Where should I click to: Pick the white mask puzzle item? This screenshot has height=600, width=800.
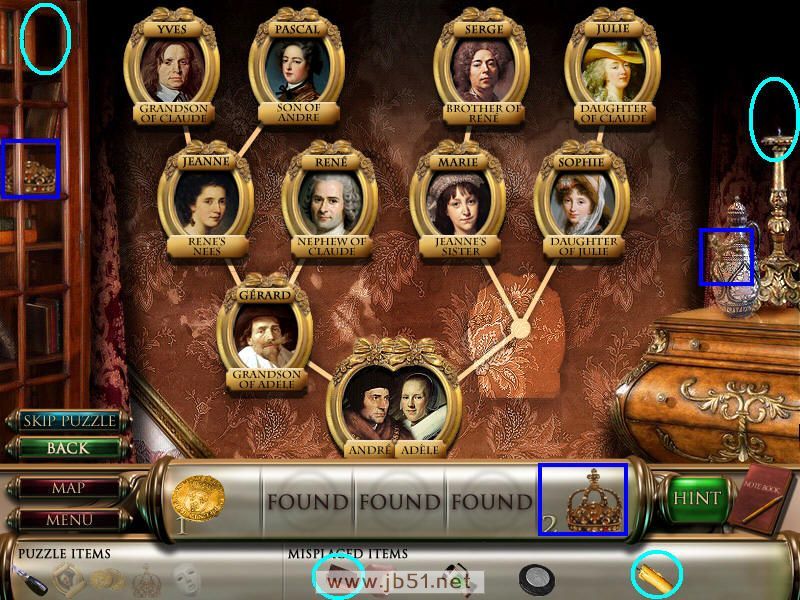point(185,578)
